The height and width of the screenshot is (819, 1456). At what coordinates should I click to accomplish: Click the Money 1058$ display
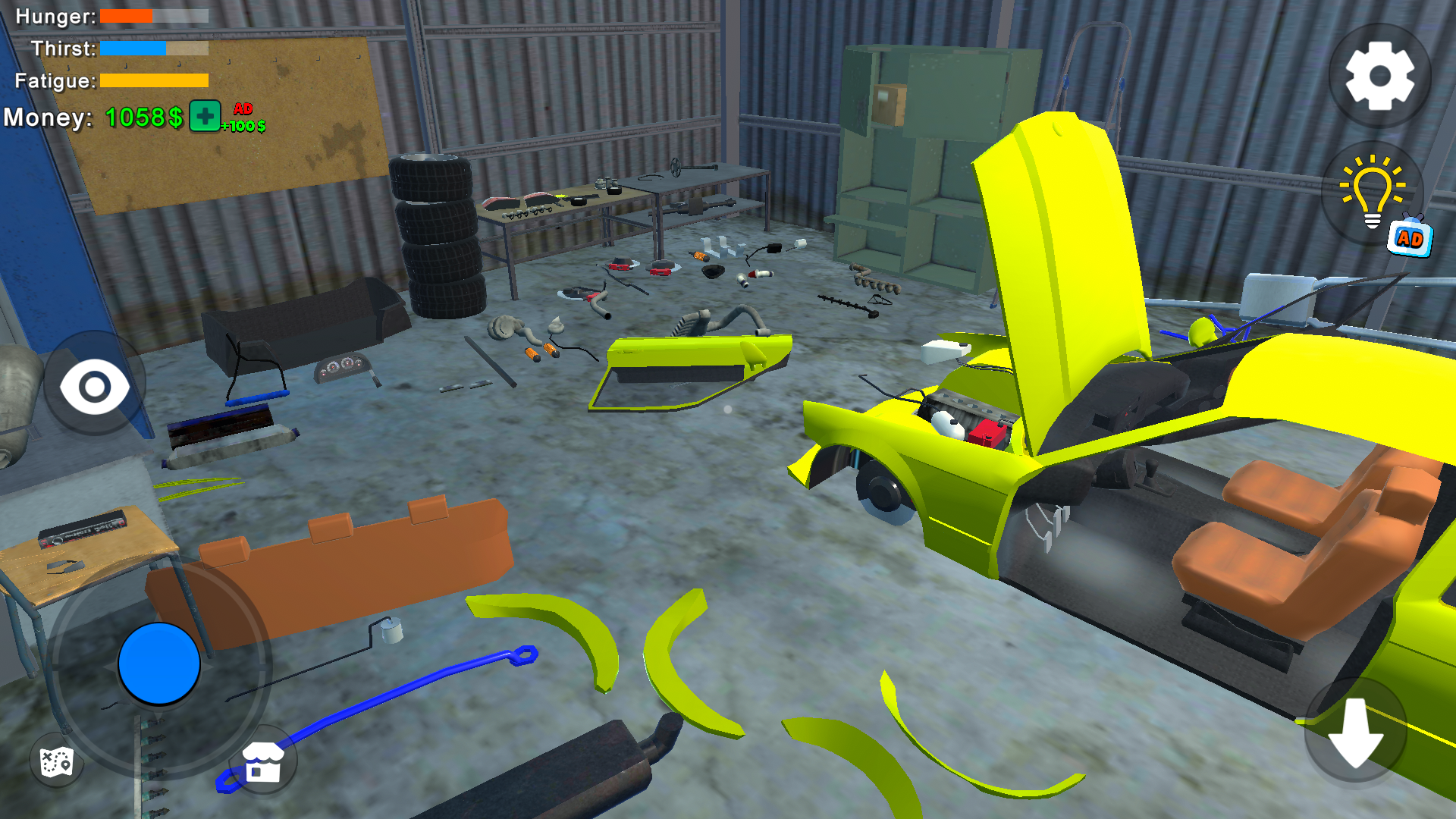point(143,117)
